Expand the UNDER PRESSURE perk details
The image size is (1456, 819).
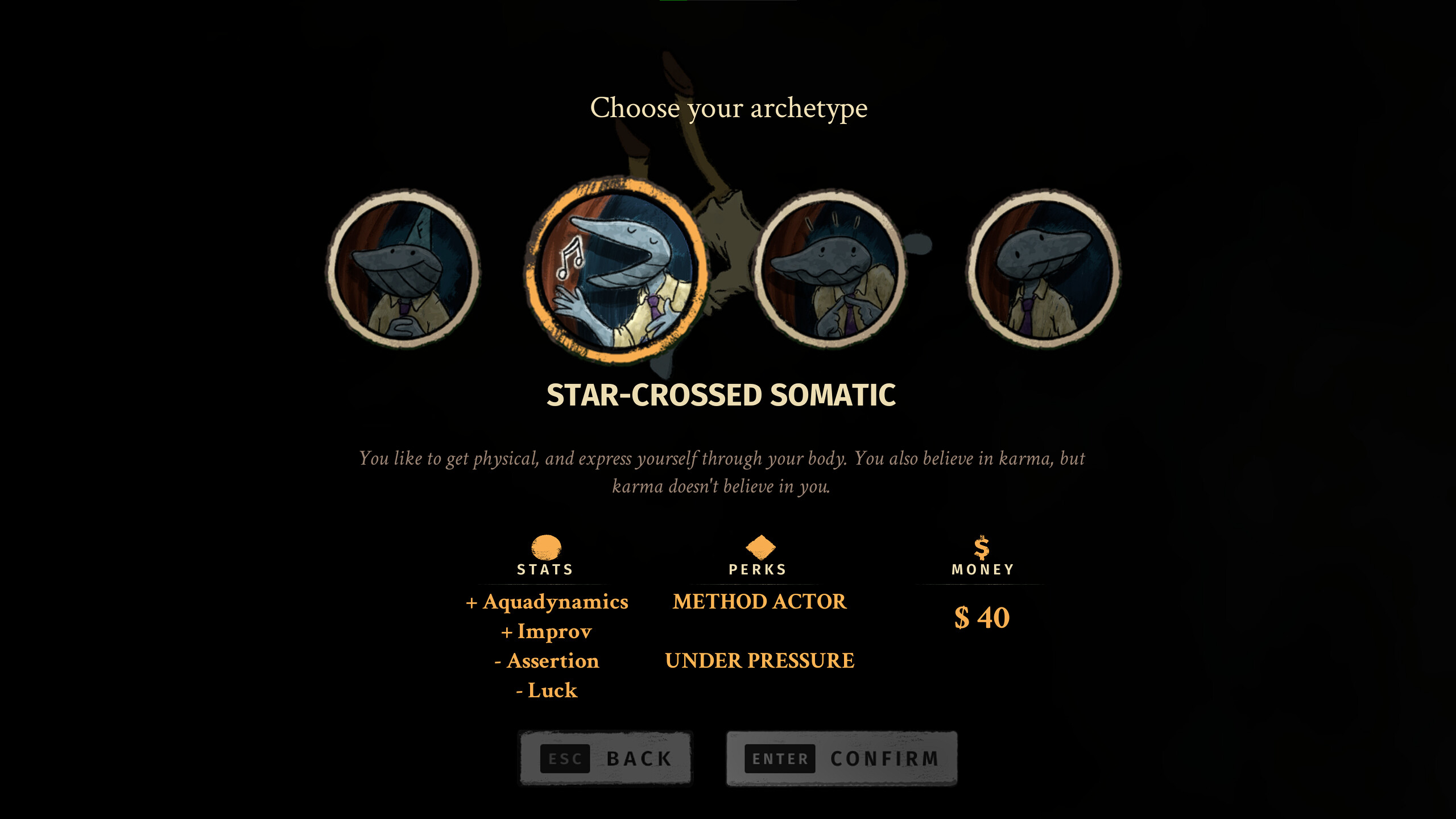760,660
